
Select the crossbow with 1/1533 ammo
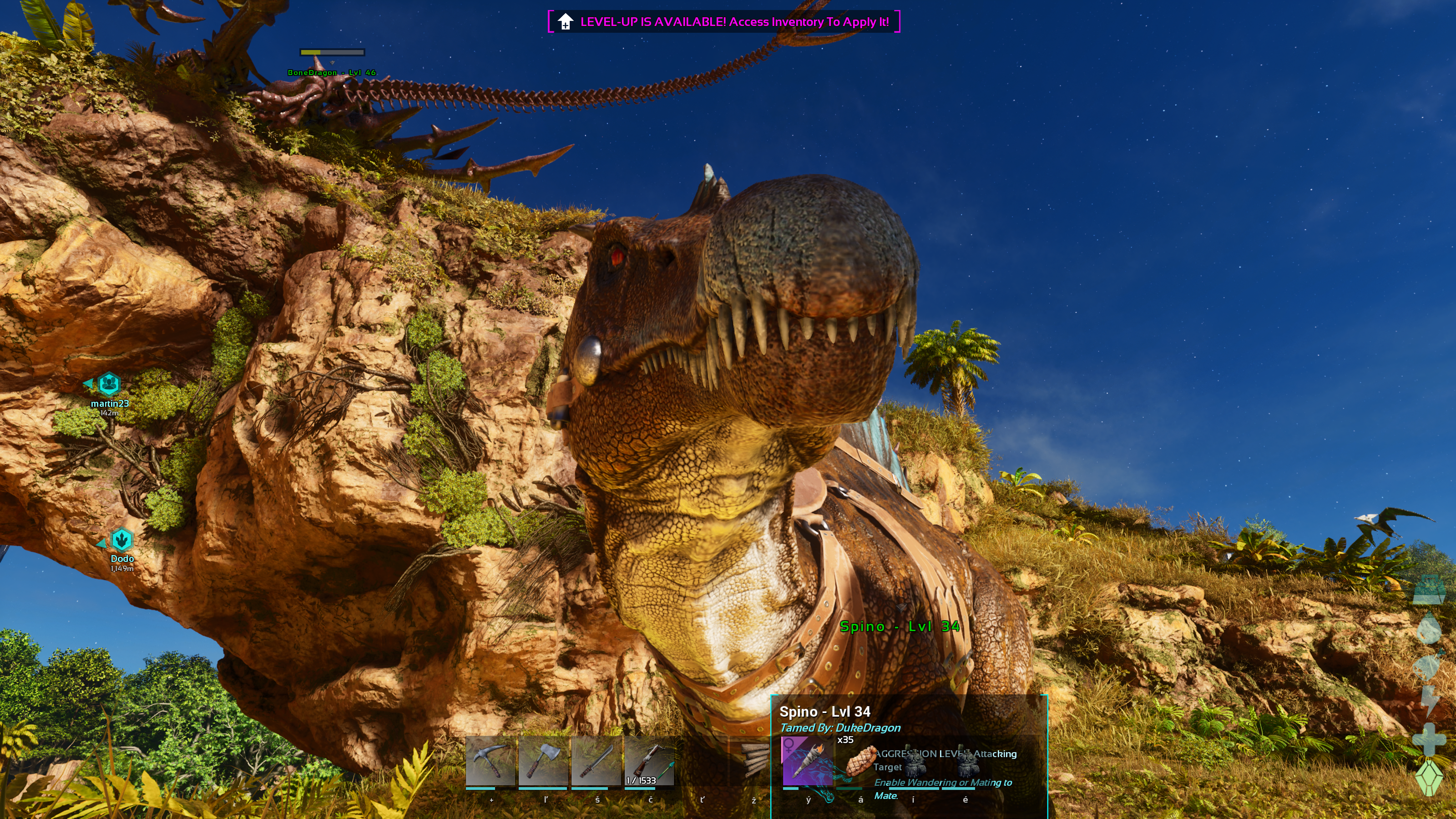[x=649, y=761]
